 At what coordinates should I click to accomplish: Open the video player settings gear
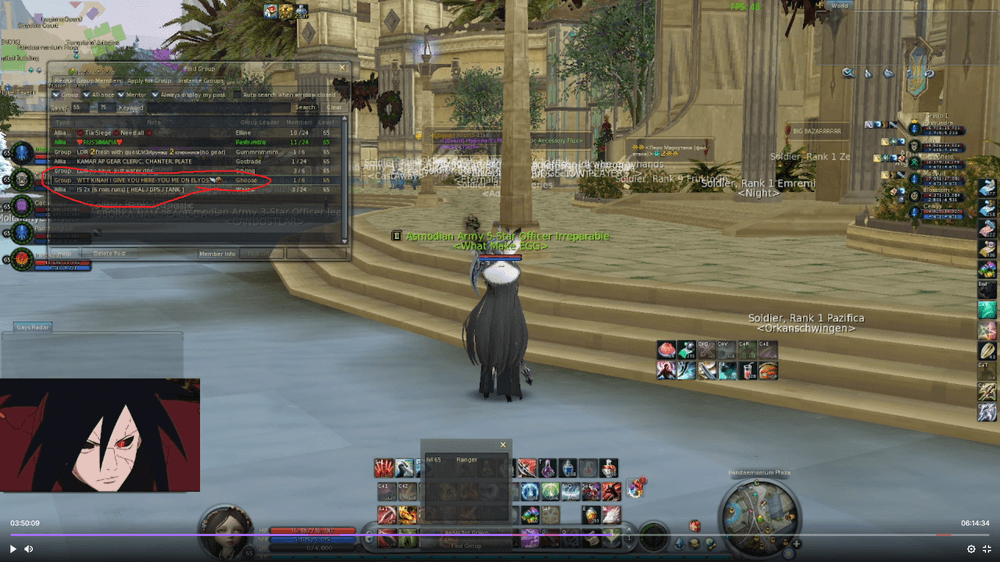click(x=970, y=549)
